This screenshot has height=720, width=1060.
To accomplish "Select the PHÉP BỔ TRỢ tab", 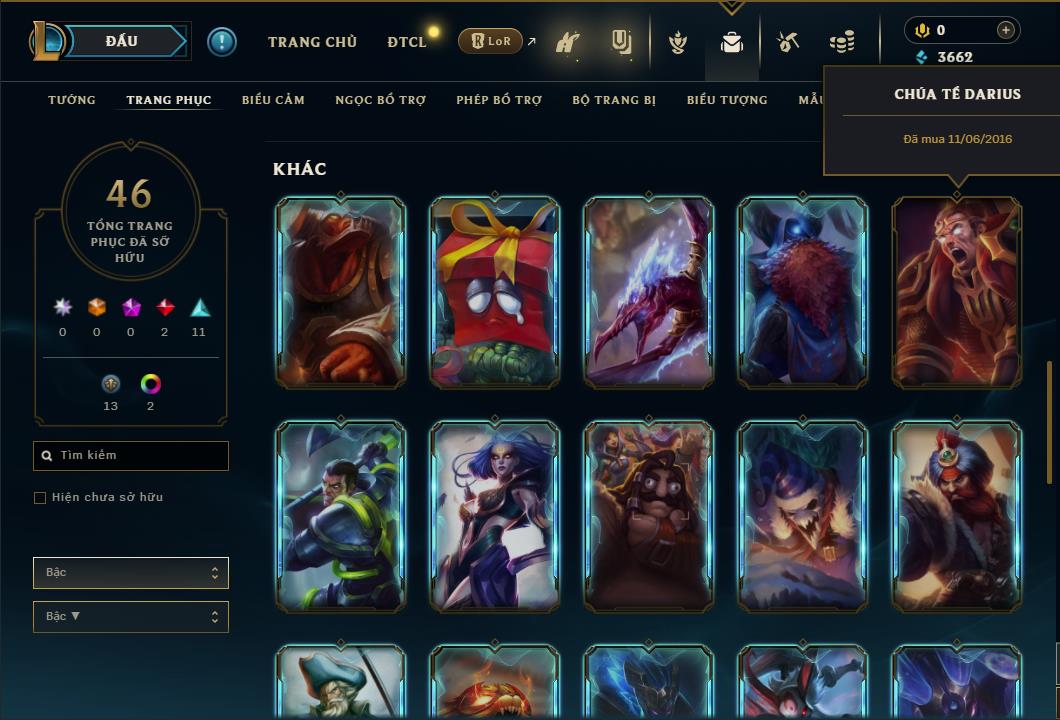I will click(499, 100).
